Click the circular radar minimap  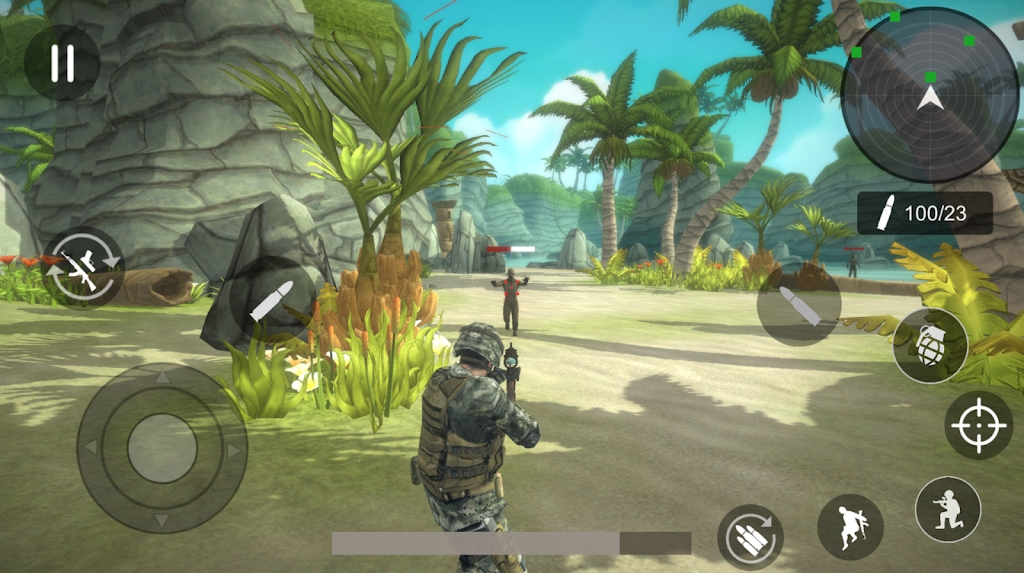click(x=930, y=95)
